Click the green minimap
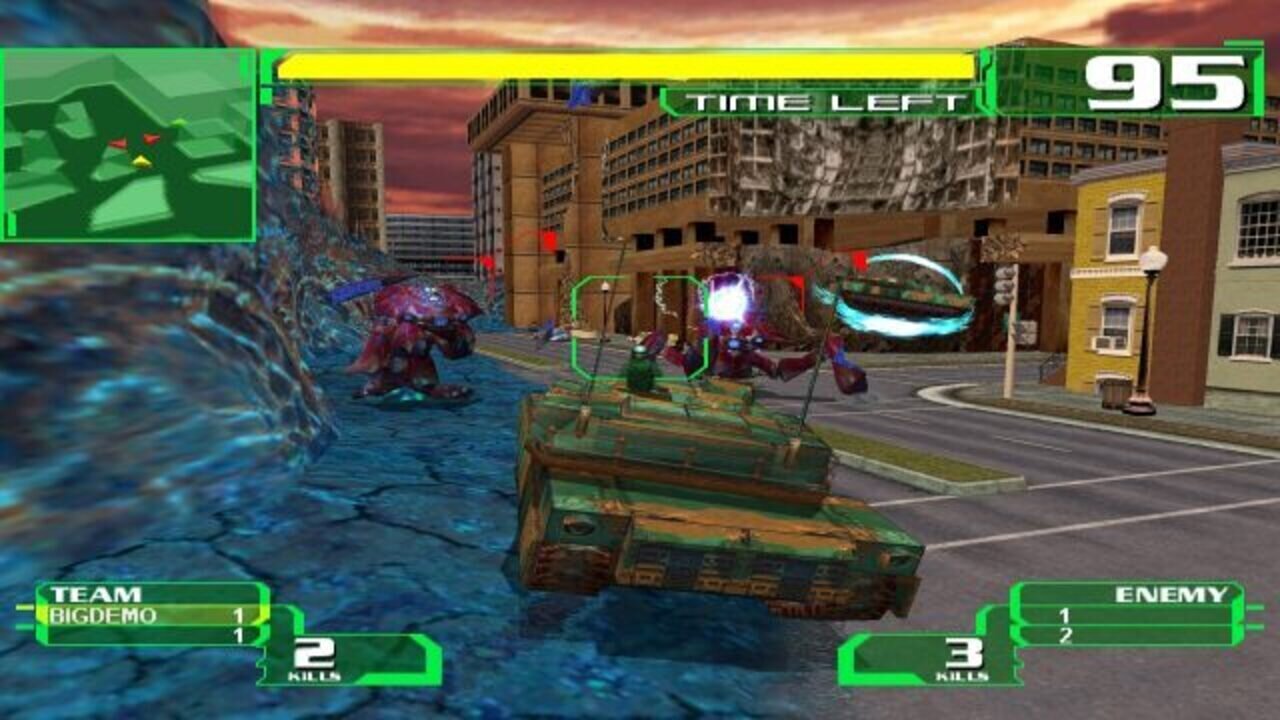This screenshot has height=720, width=1280. [128, 145]
